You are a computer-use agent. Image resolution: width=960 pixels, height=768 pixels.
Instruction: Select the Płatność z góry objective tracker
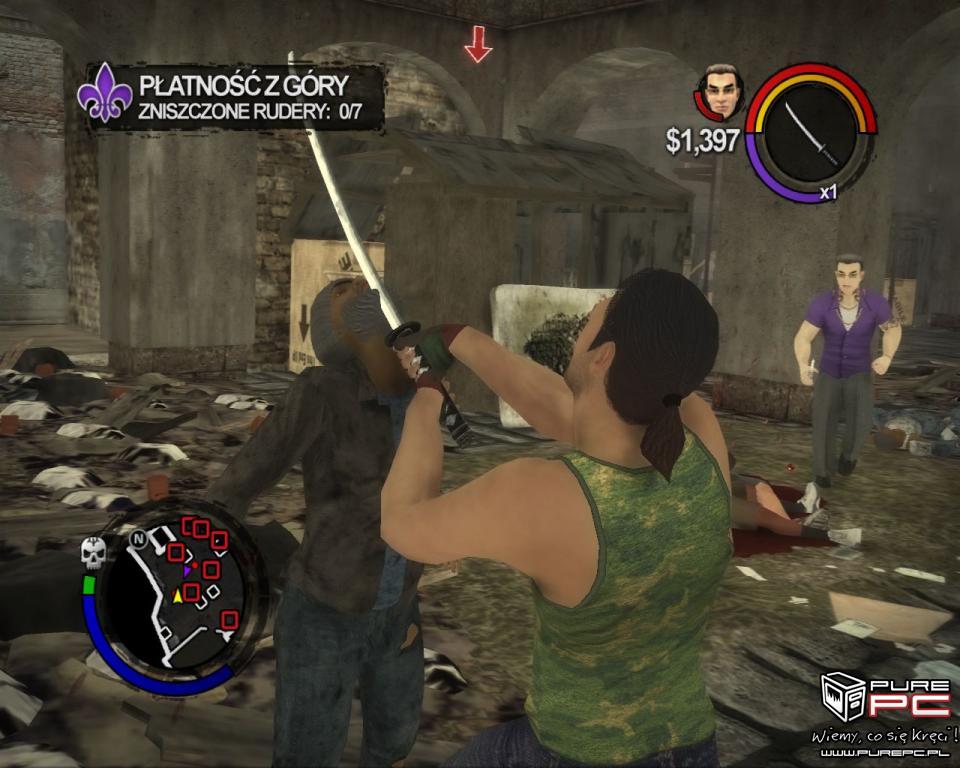(x=231, y=97)
